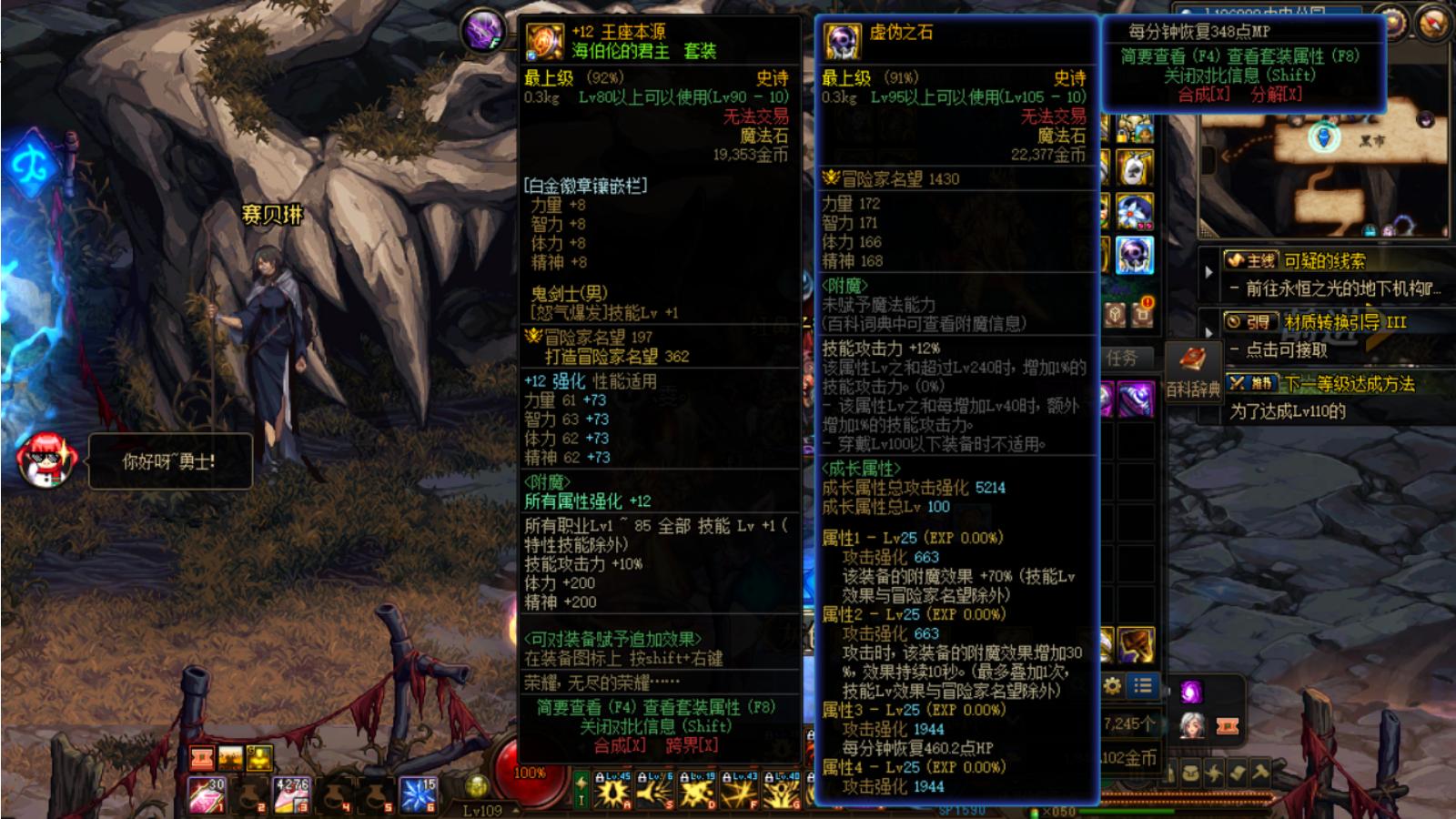The height and width of the screenshot is (819, 1456).
Task: Cast skill A on the bottom skill bar
Action: point(612,792)
